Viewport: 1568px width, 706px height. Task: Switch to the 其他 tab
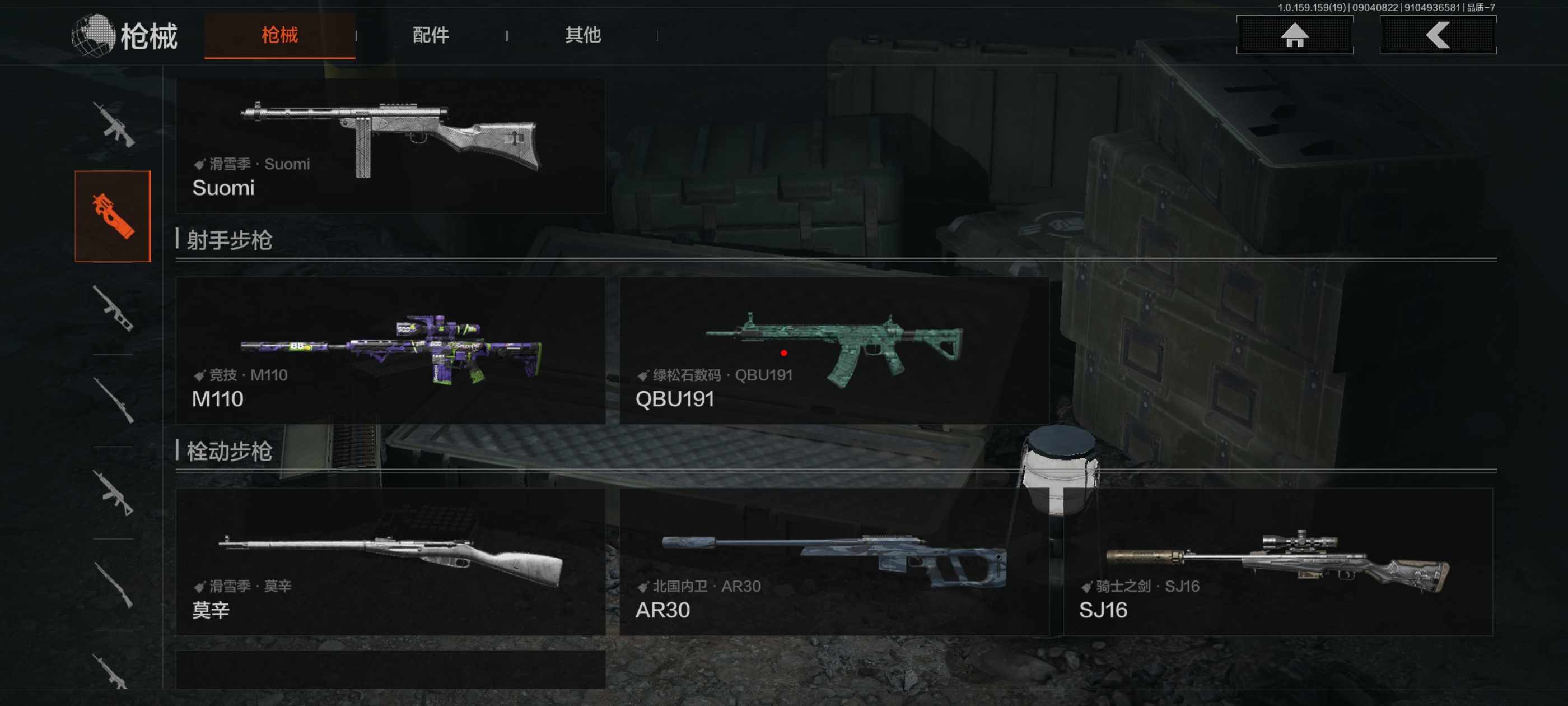582,35
